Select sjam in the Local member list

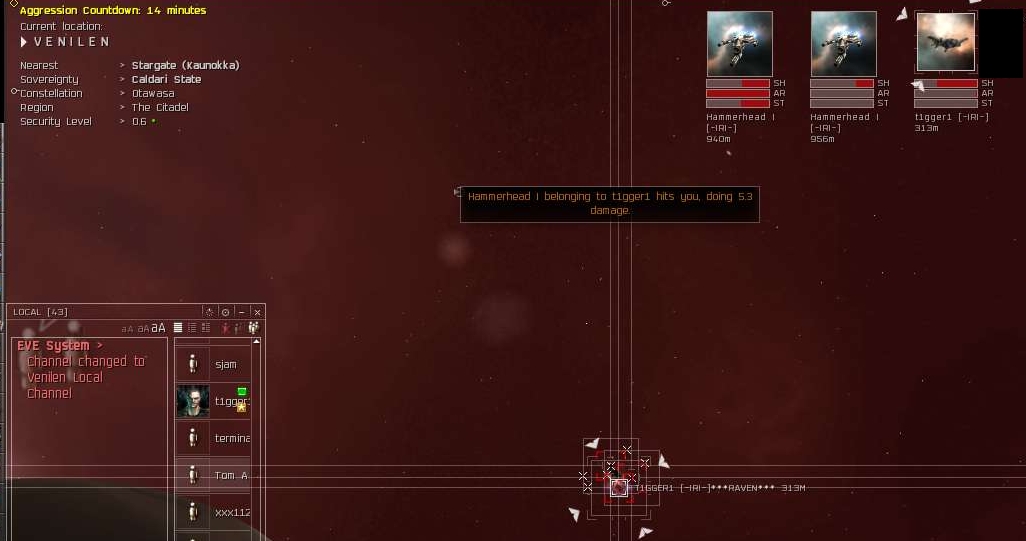click(225, 364)
